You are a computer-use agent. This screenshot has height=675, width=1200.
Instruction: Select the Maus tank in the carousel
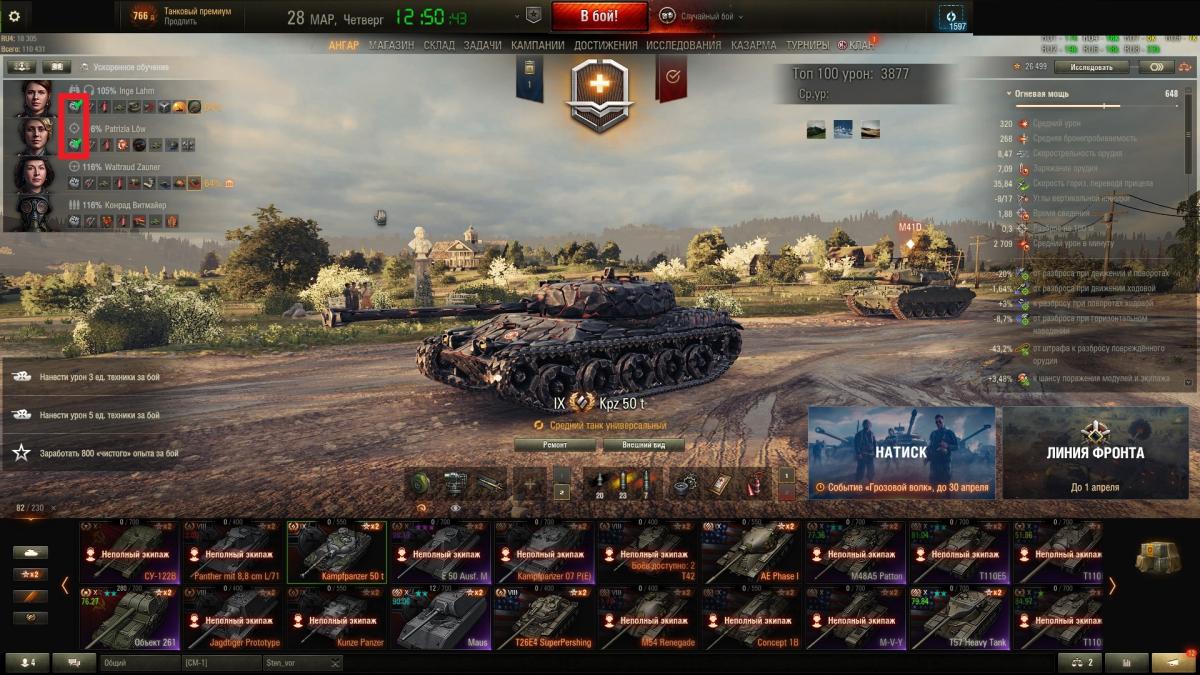(439, 619)
